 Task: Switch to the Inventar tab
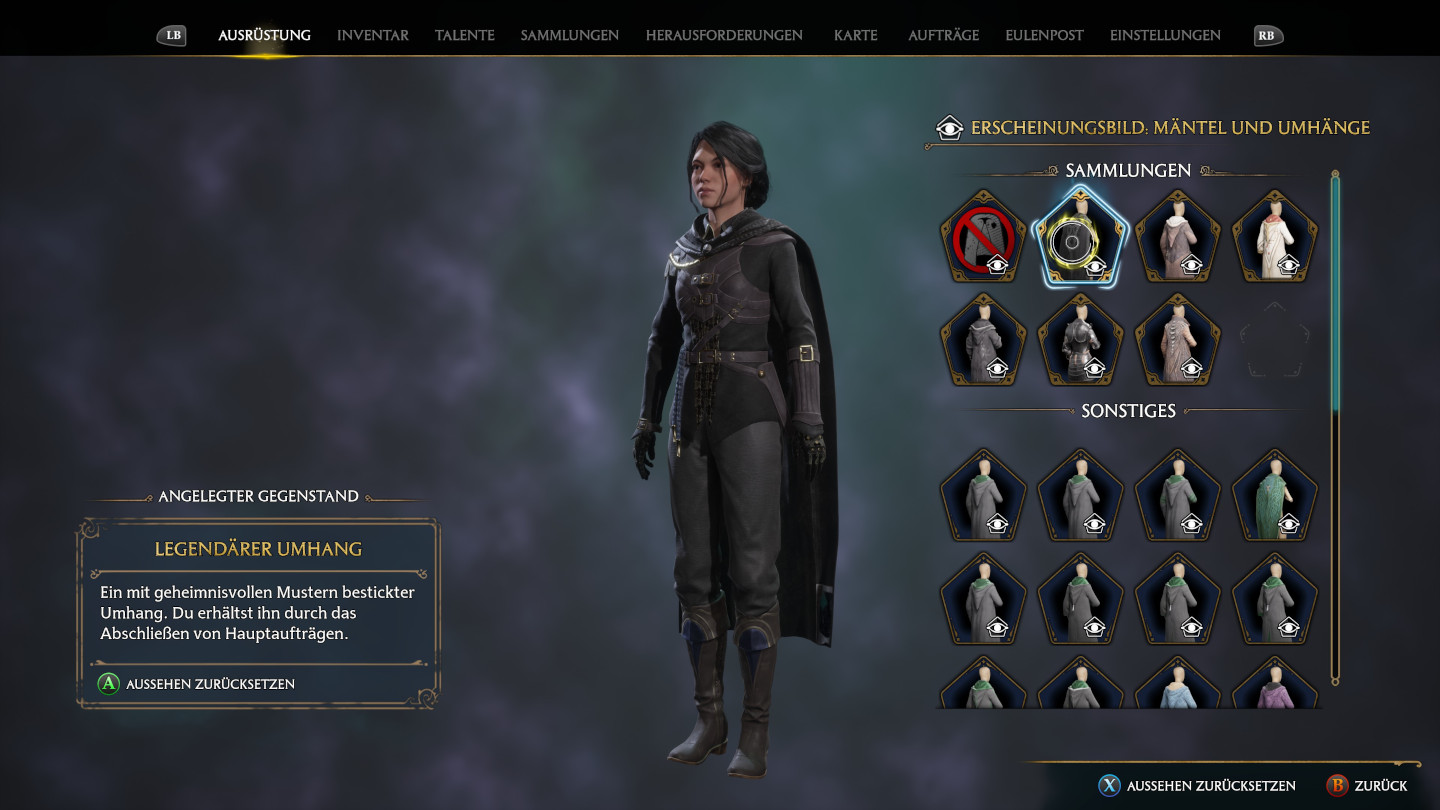click(x=372, y=35)
